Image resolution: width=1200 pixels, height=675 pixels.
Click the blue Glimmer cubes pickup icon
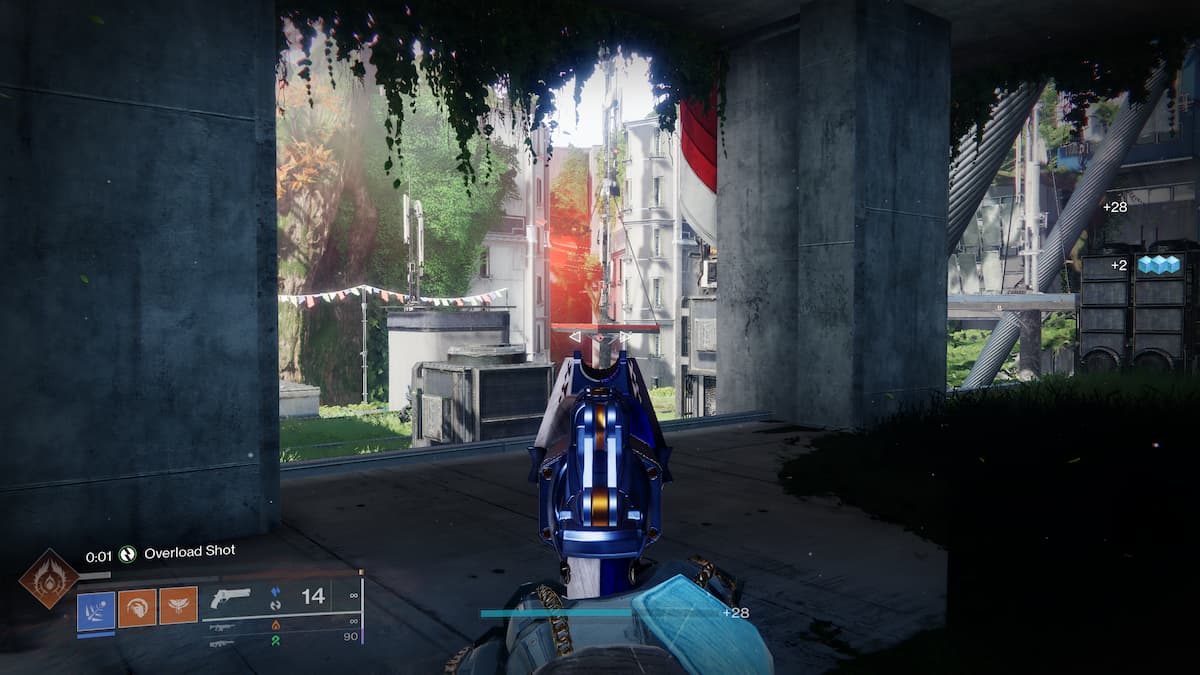[x=1159, y=265]
